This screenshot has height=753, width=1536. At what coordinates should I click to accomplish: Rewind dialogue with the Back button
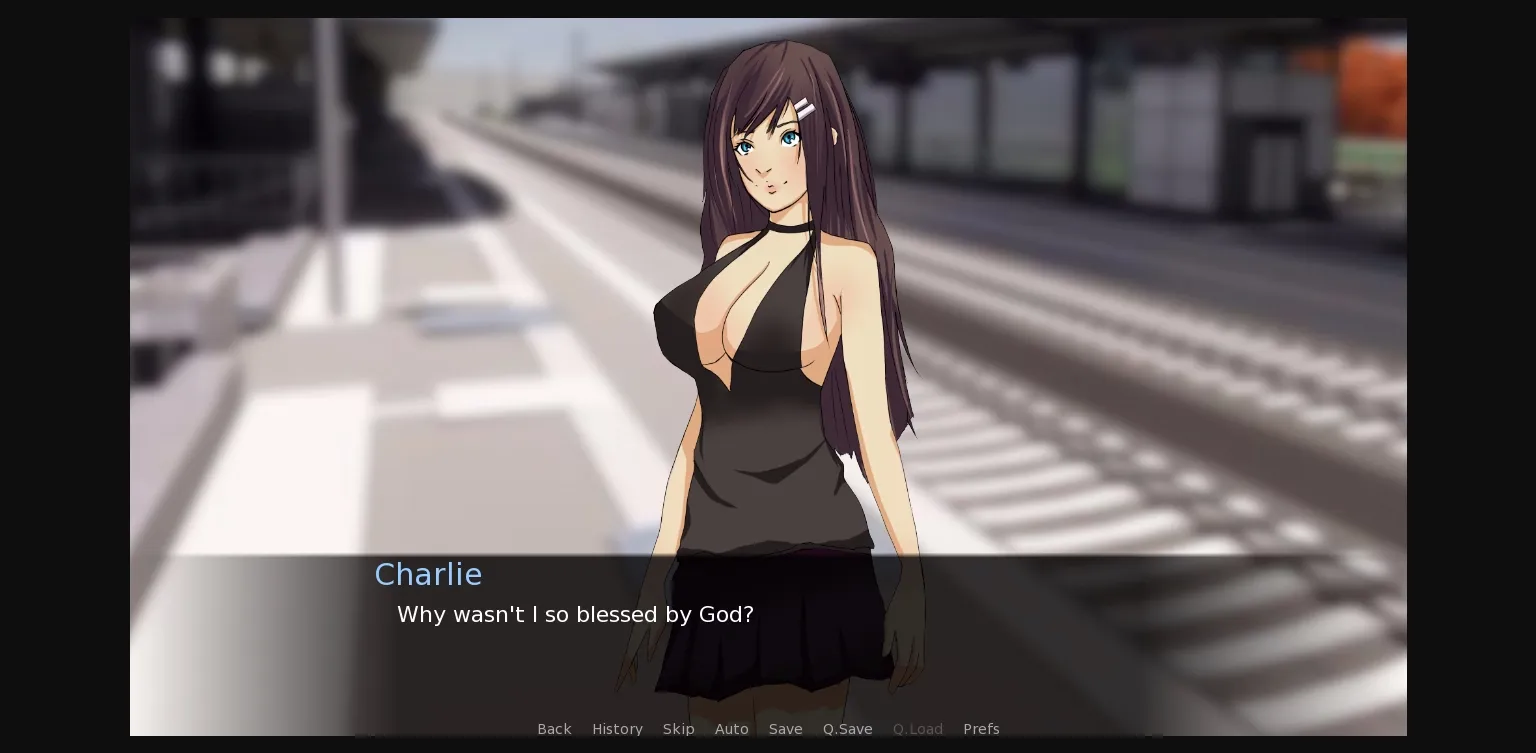(x=554, y=729)
